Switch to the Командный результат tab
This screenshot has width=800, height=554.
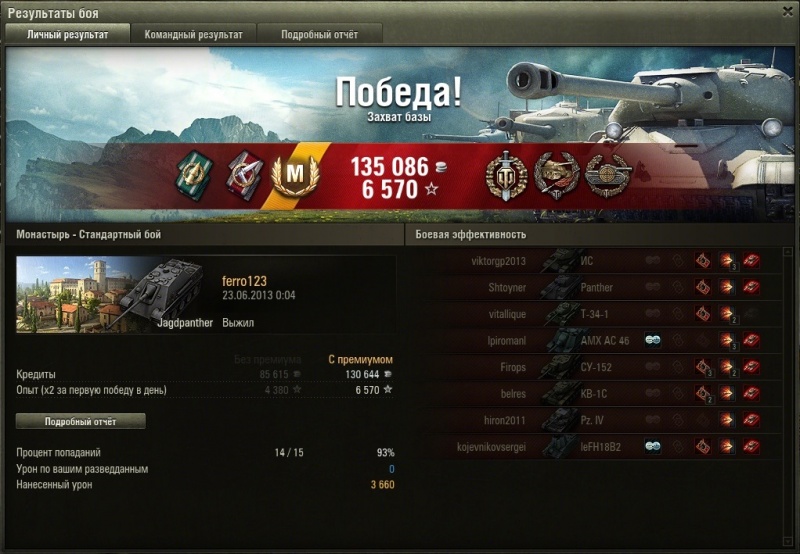pos(193,34)
